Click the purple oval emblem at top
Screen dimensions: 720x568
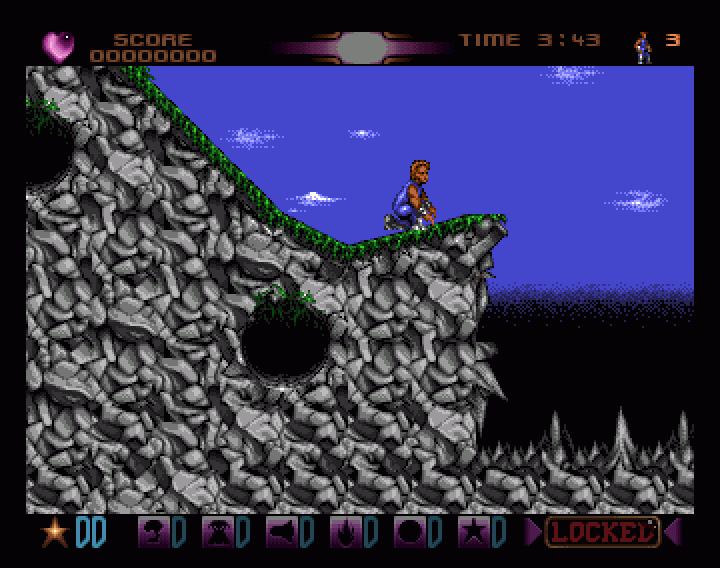click(x=362, y=46)
